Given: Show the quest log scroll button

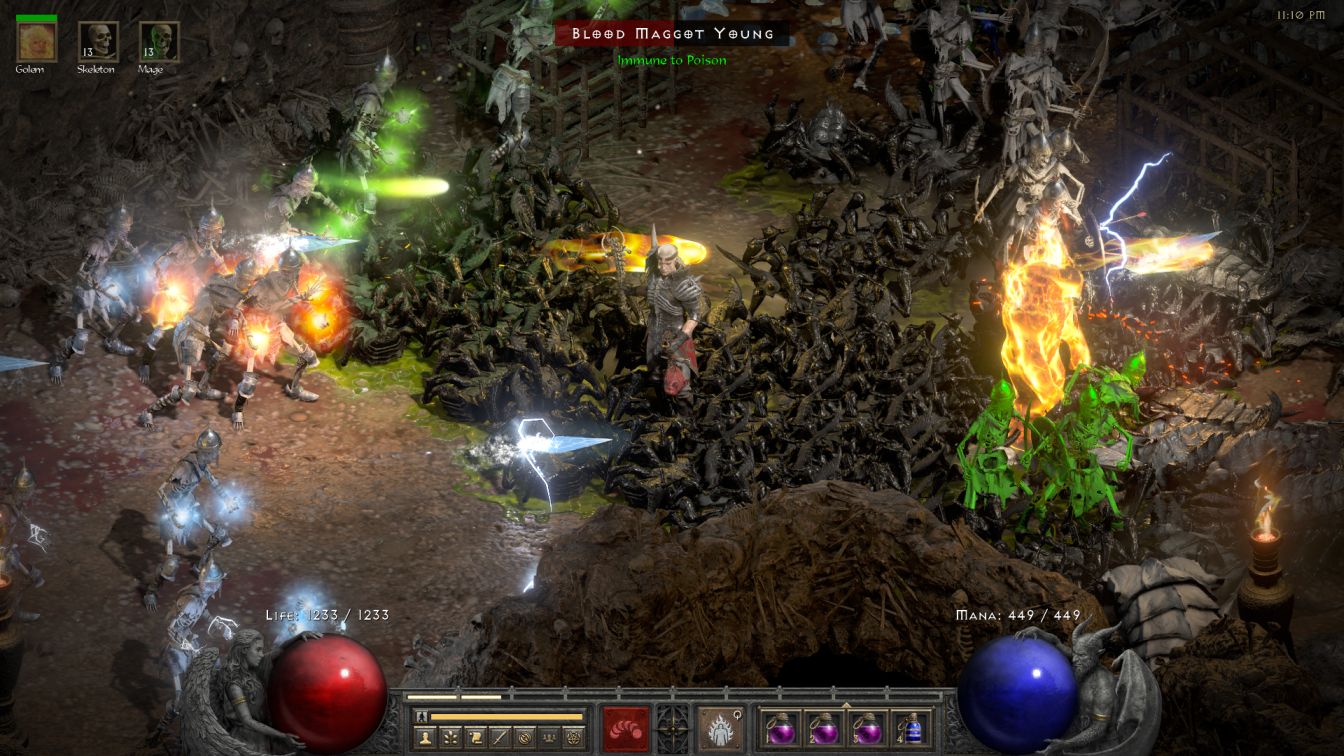Looking at the screenshot, I should pyautogui.click(x=476, y=738).
